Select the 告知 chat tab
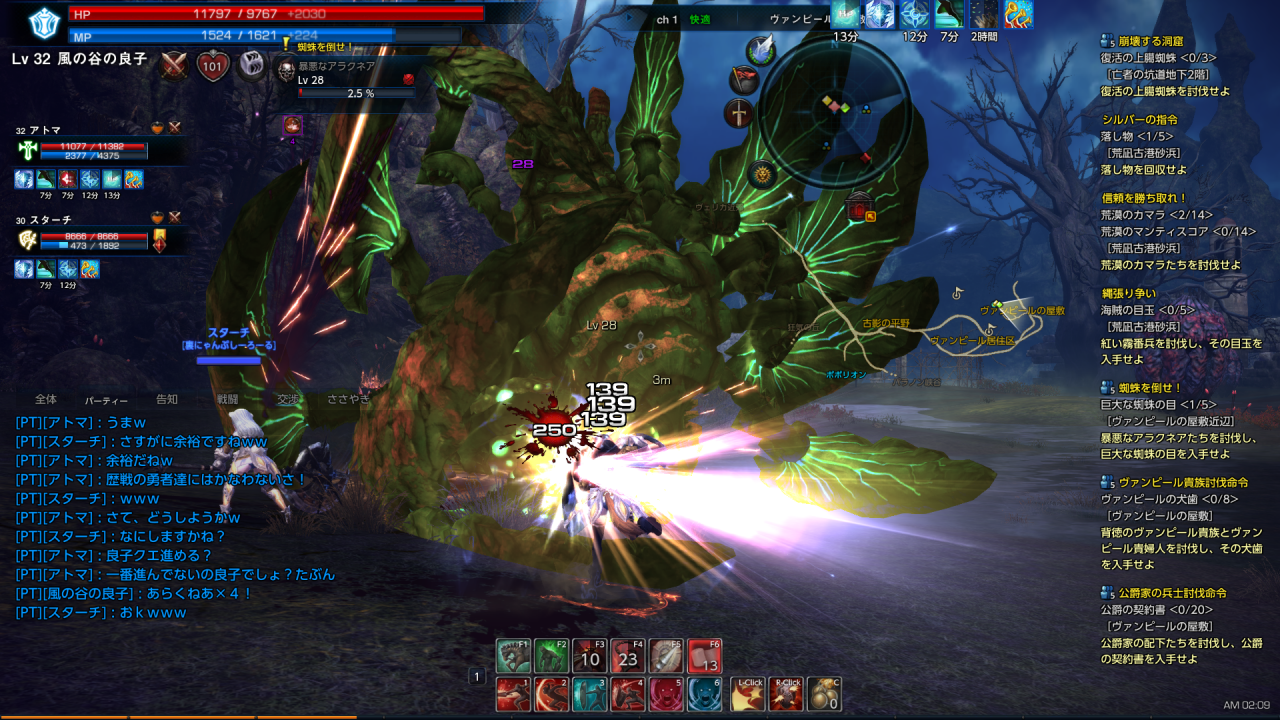 pos(167,399)
